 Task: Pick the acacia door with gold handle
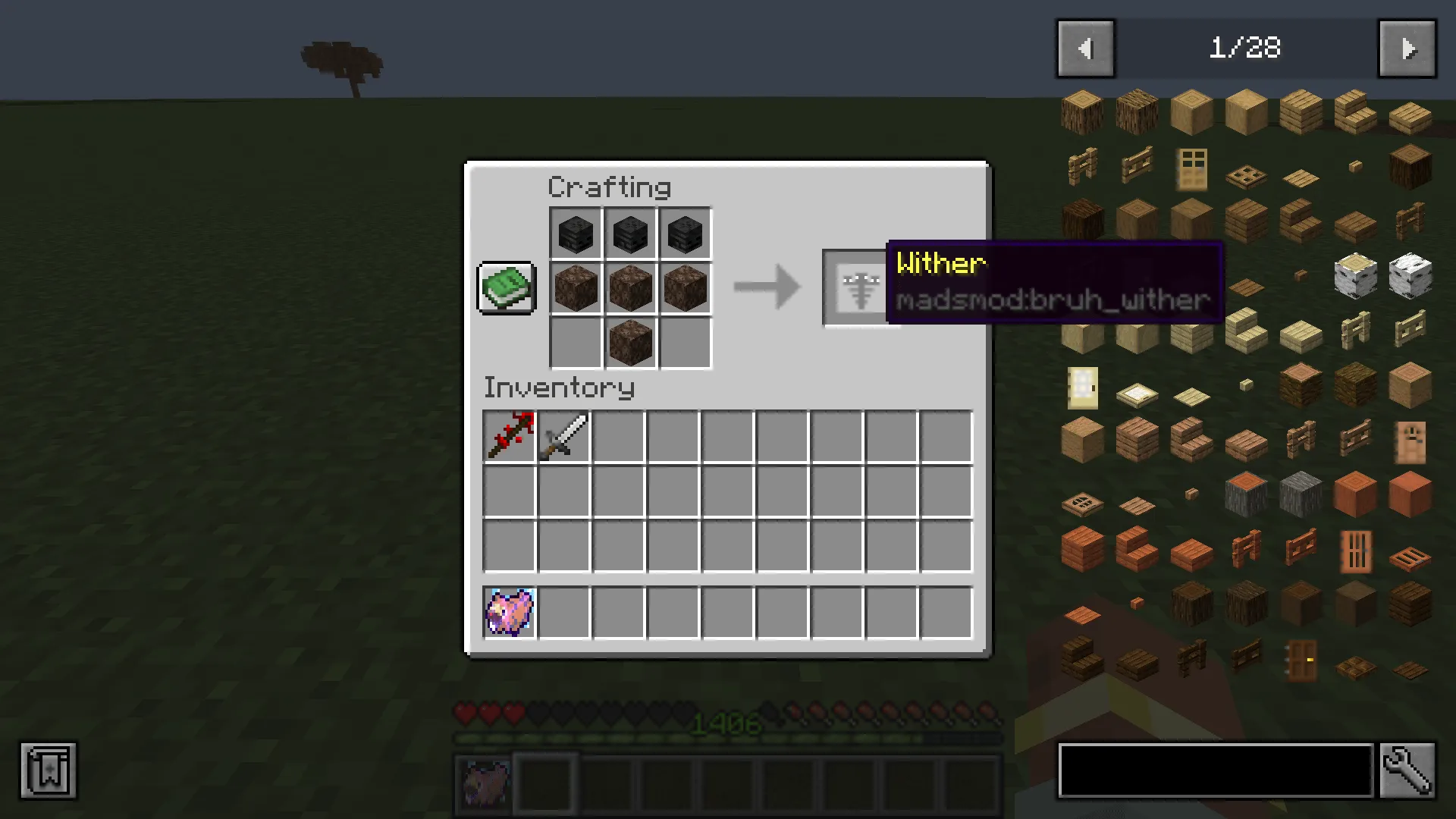click(1302, 660)
